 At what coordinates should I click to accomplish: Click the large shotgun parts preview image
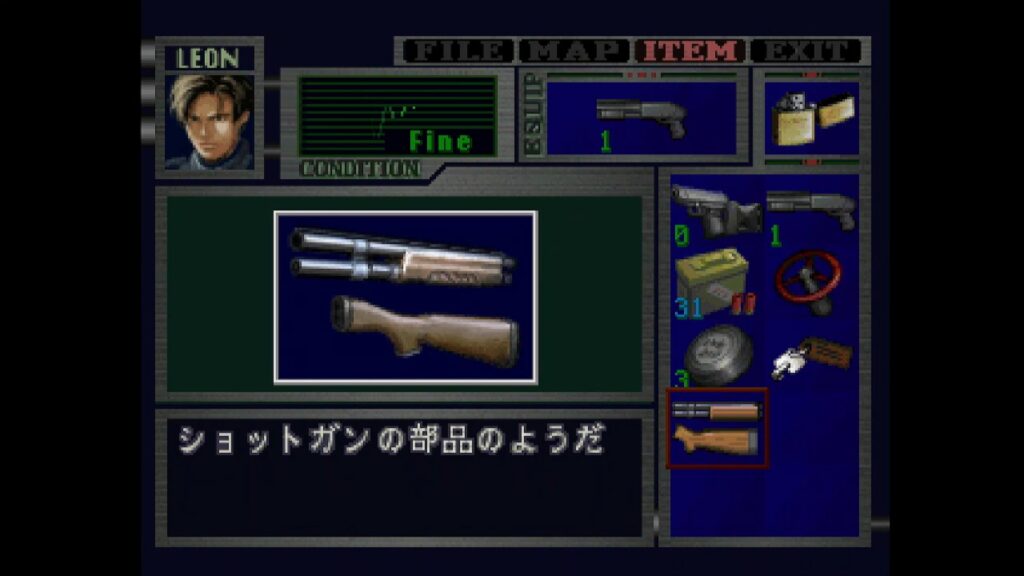click(x=405, y=297)
